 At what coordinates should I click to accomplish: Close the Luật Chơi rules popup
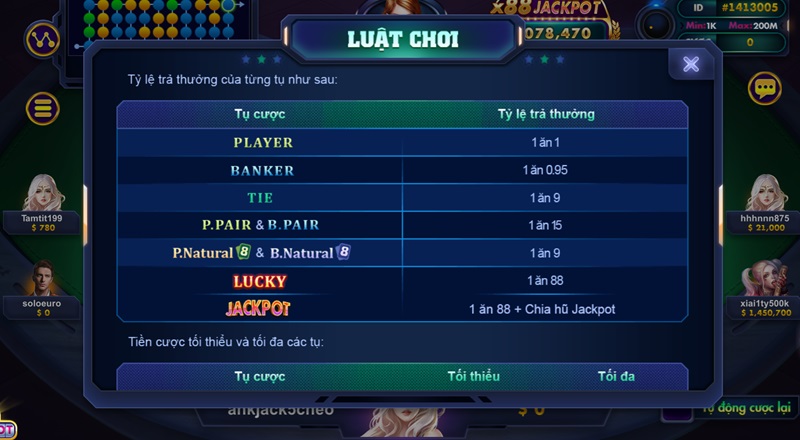(x=691, y=64)
